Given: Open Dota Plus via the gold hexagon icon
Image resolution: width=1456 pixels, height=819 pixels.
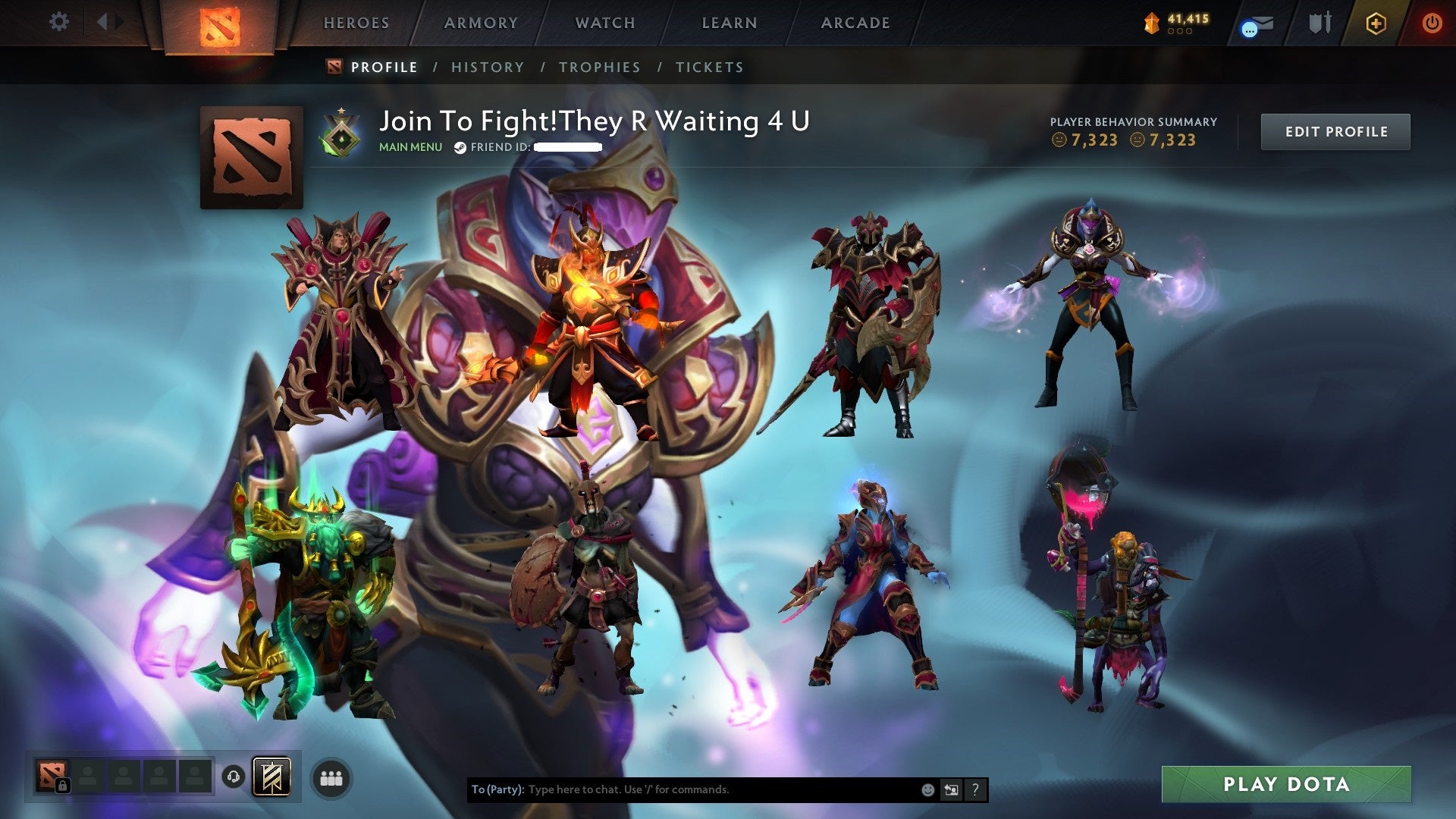Looking at the screenshot, I should [1377, 23].
